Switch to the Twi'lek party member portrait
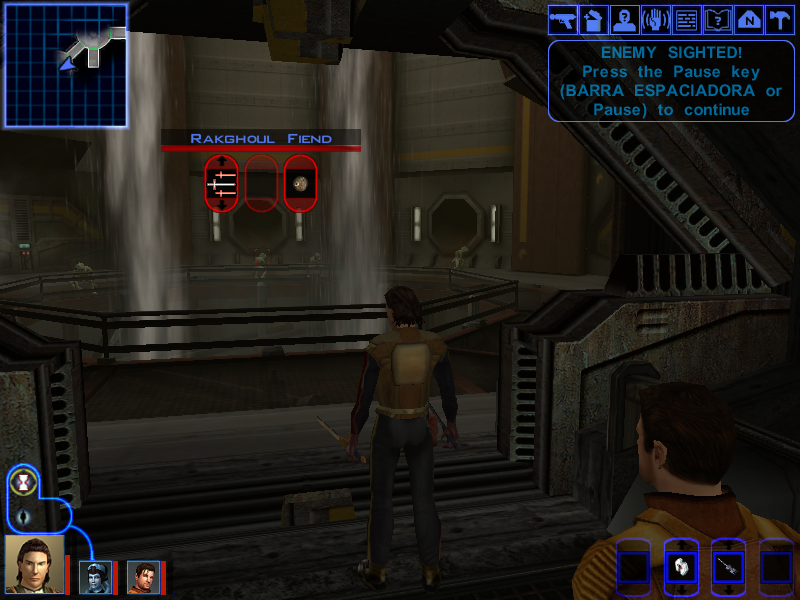This screenshot has height=600, width=800. 94,577
